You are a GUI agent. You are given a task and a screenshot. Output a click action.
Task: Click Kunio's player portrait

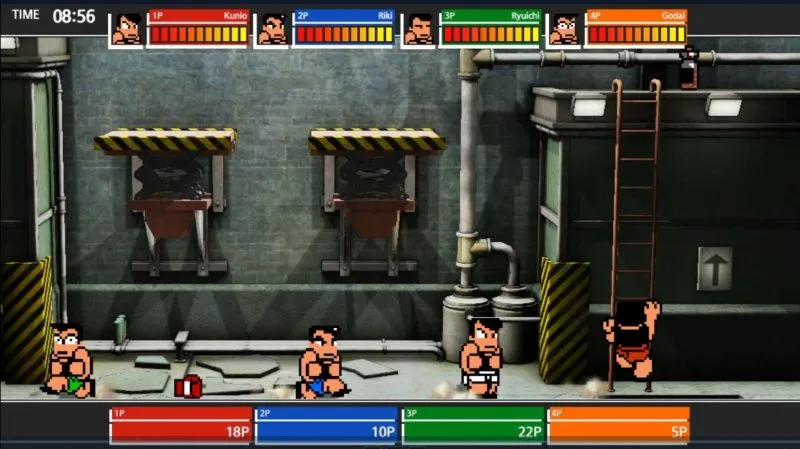tap(126, 29)
